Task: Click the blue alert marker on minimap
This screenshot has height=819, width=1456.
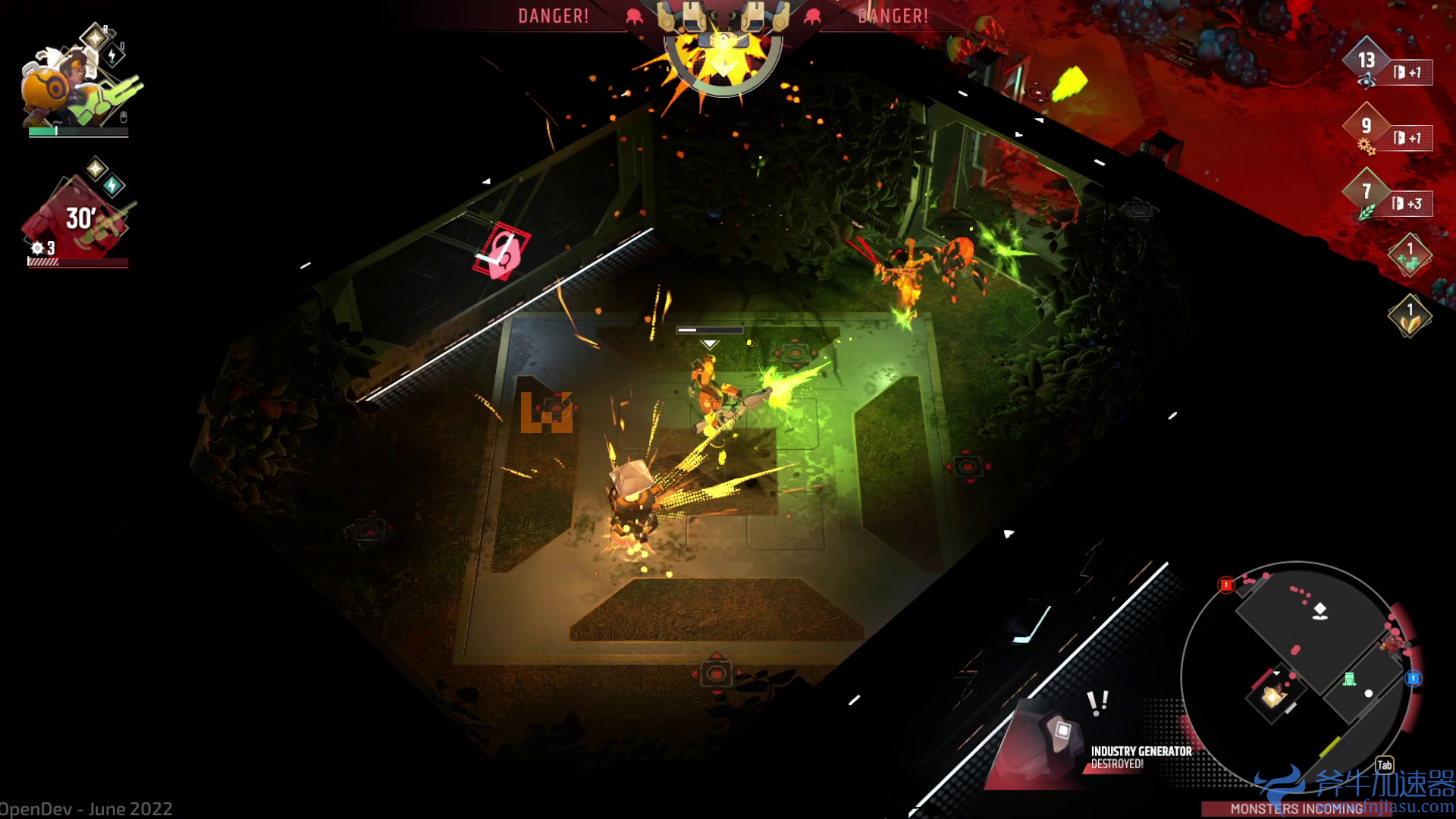Action: click(x=1414, y=678)
